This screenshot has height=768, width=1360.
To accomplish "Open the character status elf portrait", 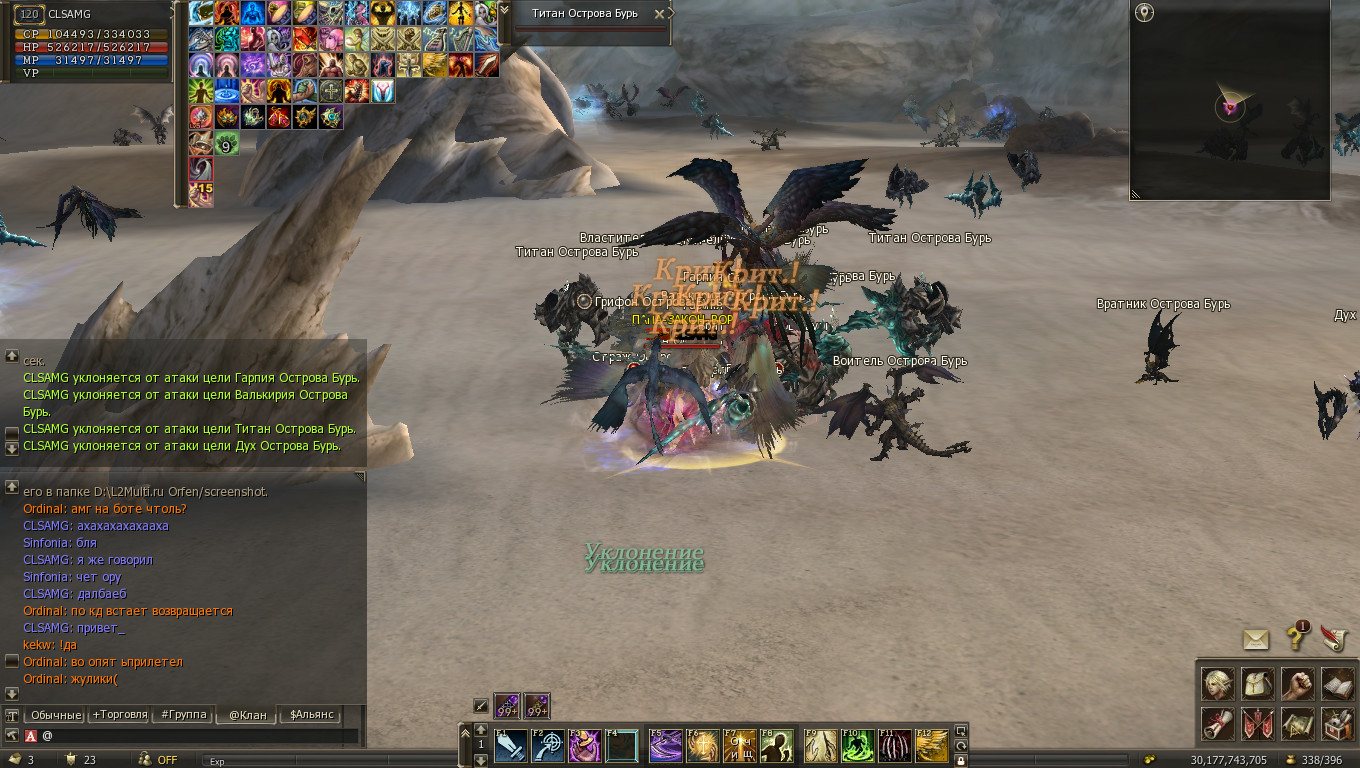I will pos(1218,684).
